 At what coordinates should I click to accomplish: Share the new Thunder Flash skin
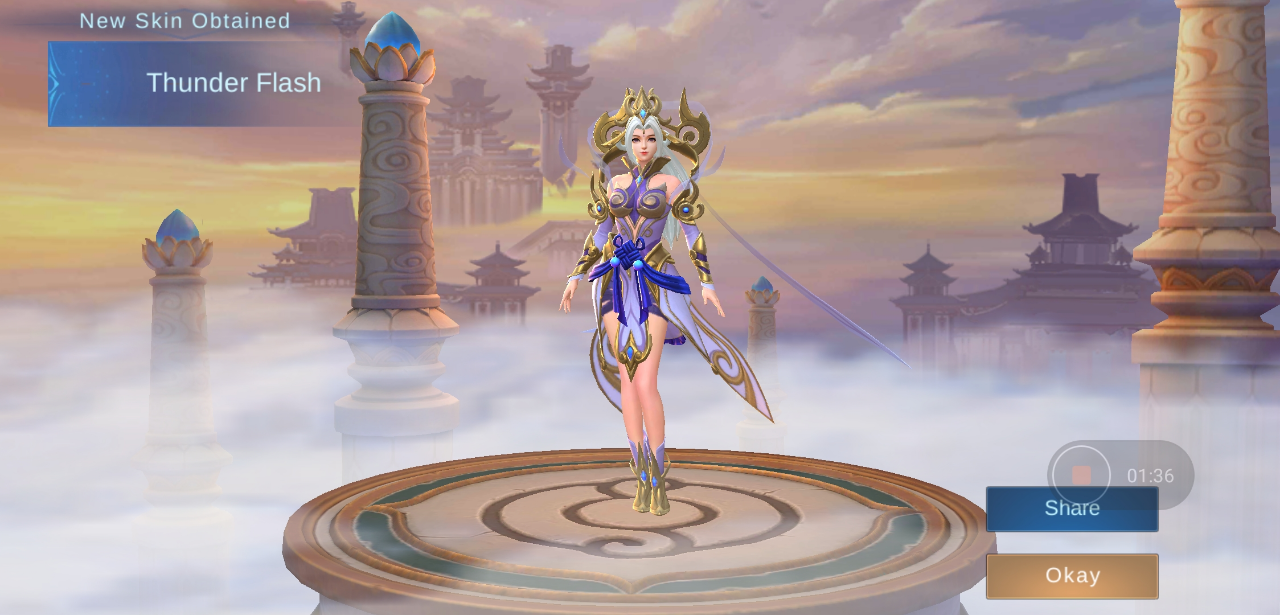1071,509
